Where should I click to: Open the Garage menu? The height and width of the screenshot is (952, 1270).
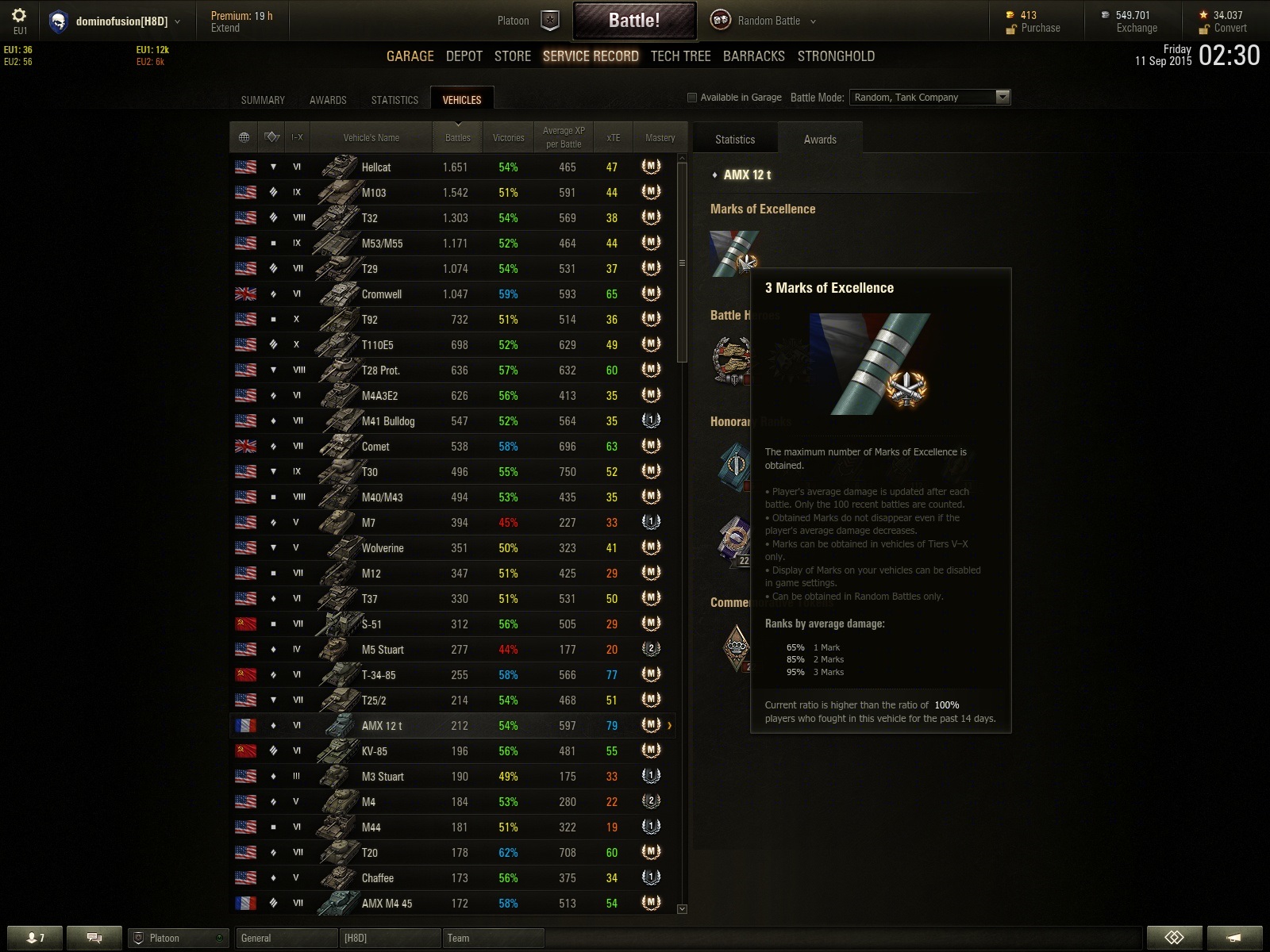tap(410, 56)
